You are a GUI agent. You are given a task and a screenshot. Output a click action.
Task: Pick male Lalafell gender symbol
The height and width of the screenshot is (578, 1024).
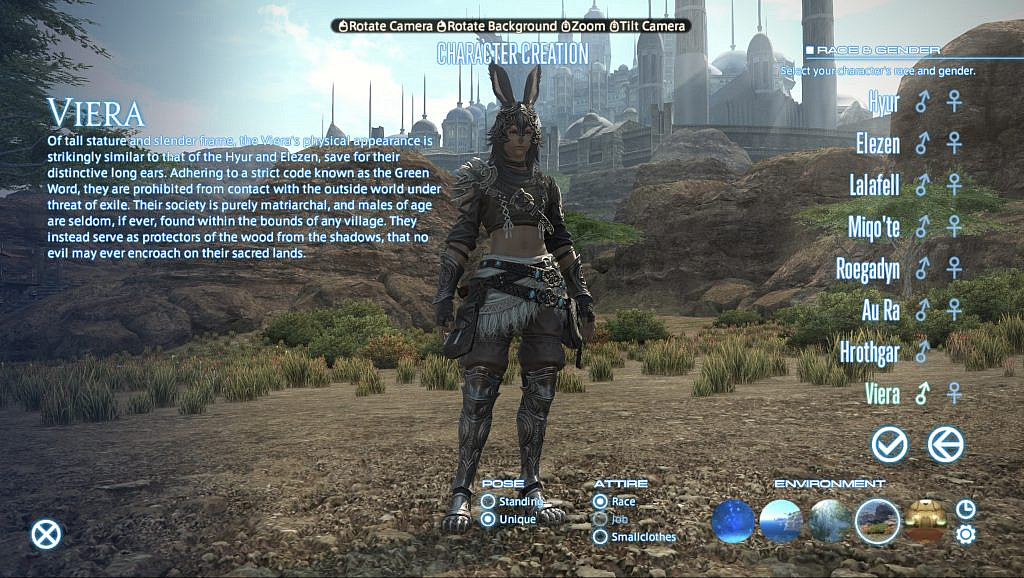922,185
